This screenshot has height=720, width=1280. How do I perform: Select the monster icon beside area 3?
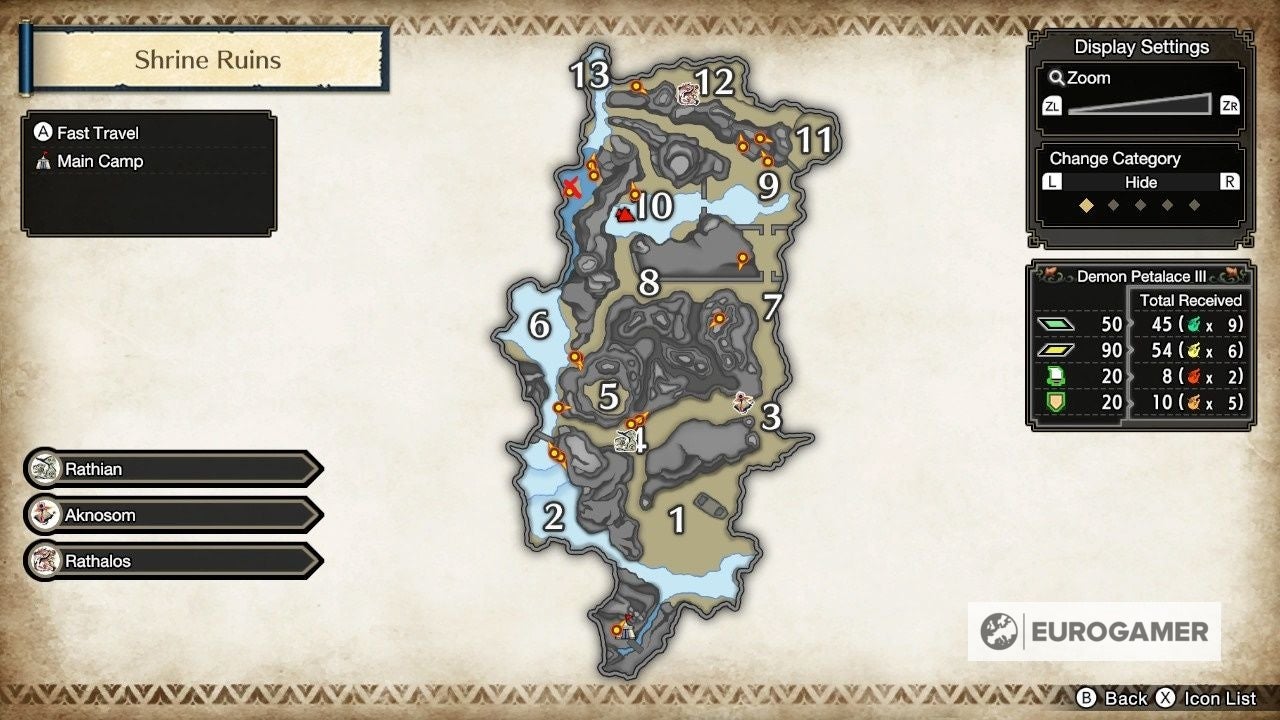pyautogui.click(x=744, y=402)
